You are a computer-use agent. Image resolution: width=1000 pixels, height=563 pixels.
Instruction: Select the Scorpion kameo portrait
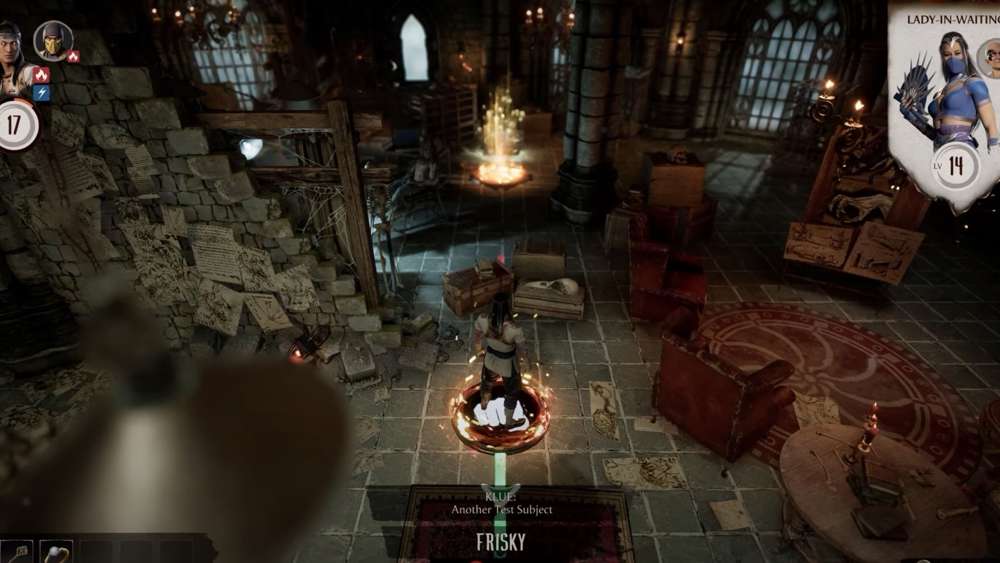pos(53,40)
